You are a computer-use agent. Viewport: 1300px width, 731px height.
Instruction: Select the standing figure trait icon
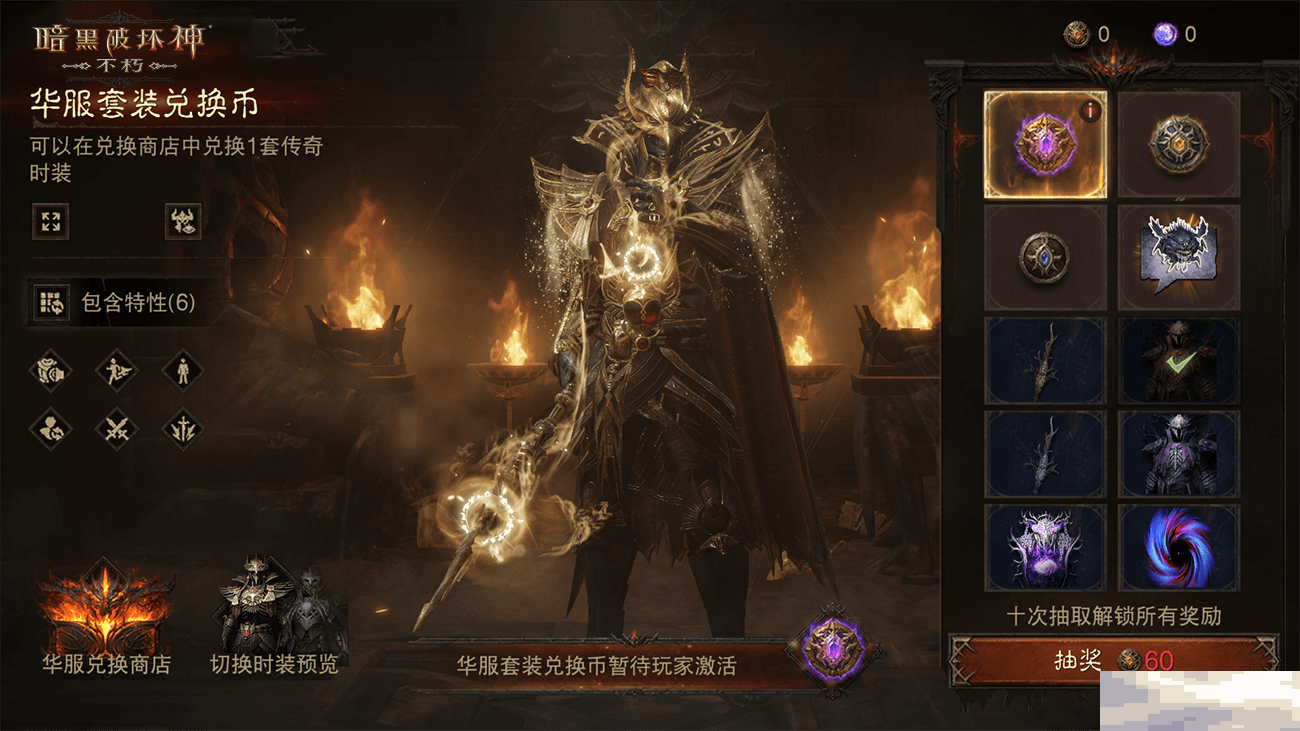click(185, 370)
